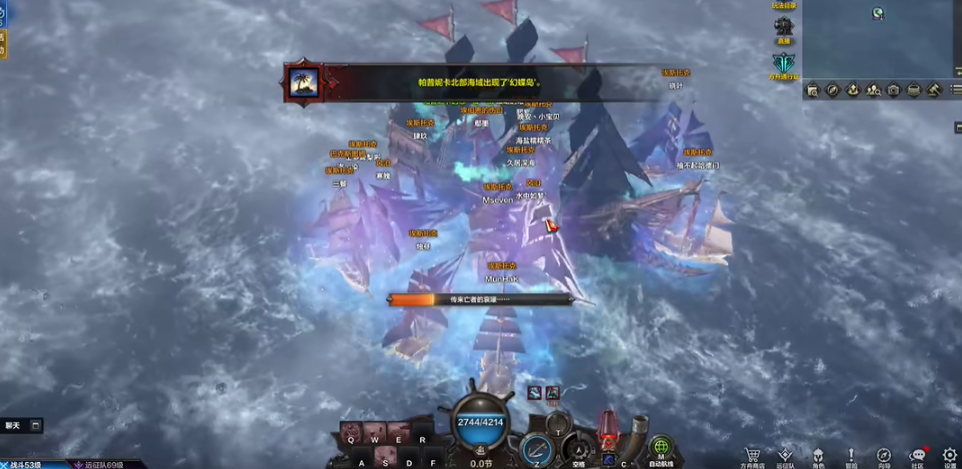Click the compass icon below the minimap

[x=832, y=90]
